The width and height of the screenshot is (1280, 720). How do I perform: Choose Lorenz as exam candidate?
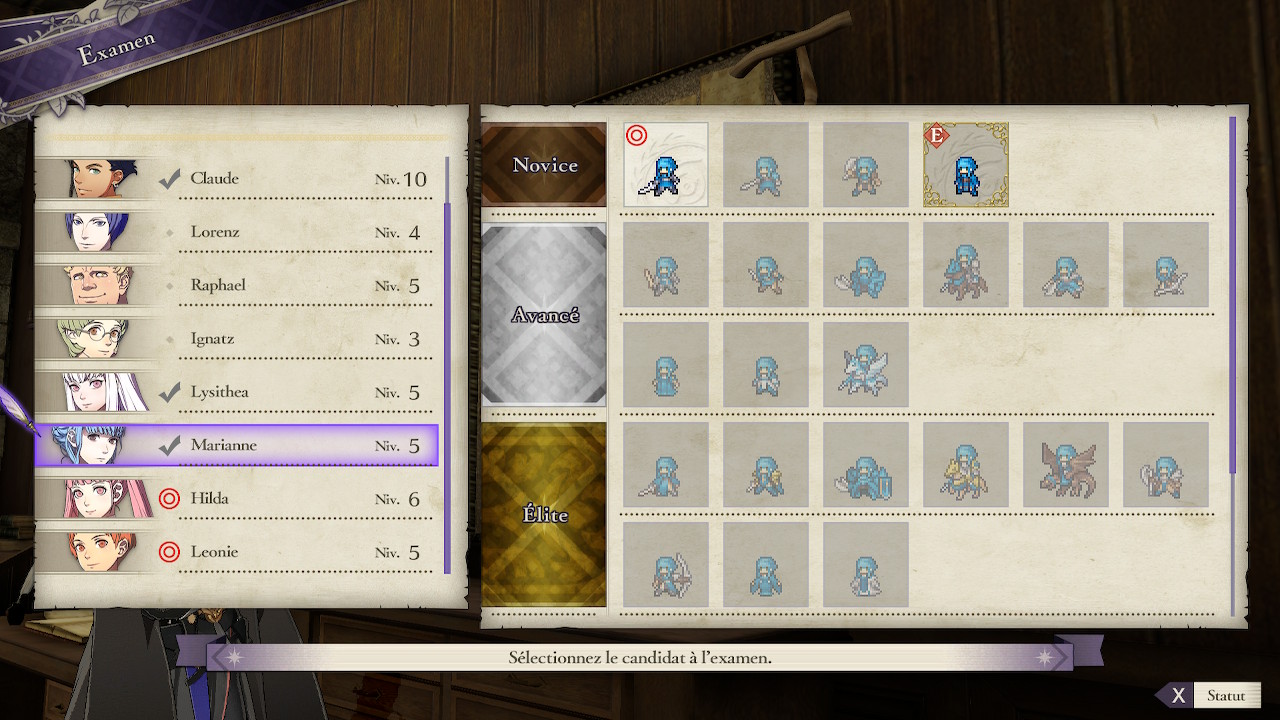(x=236, y=232)
